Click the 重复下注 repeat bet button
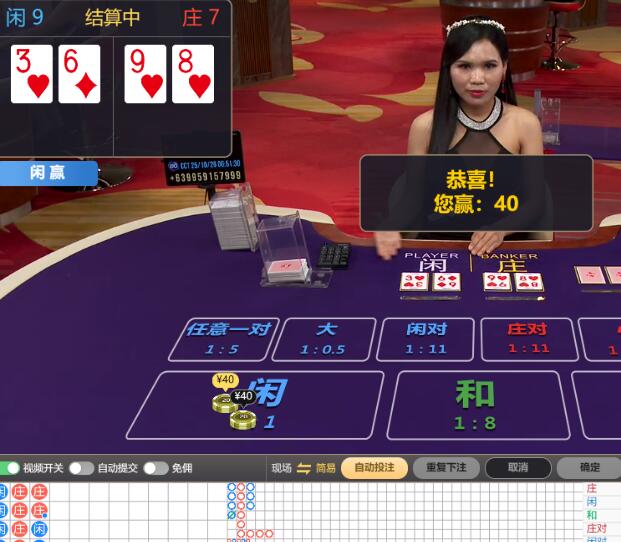 (446, 467)
